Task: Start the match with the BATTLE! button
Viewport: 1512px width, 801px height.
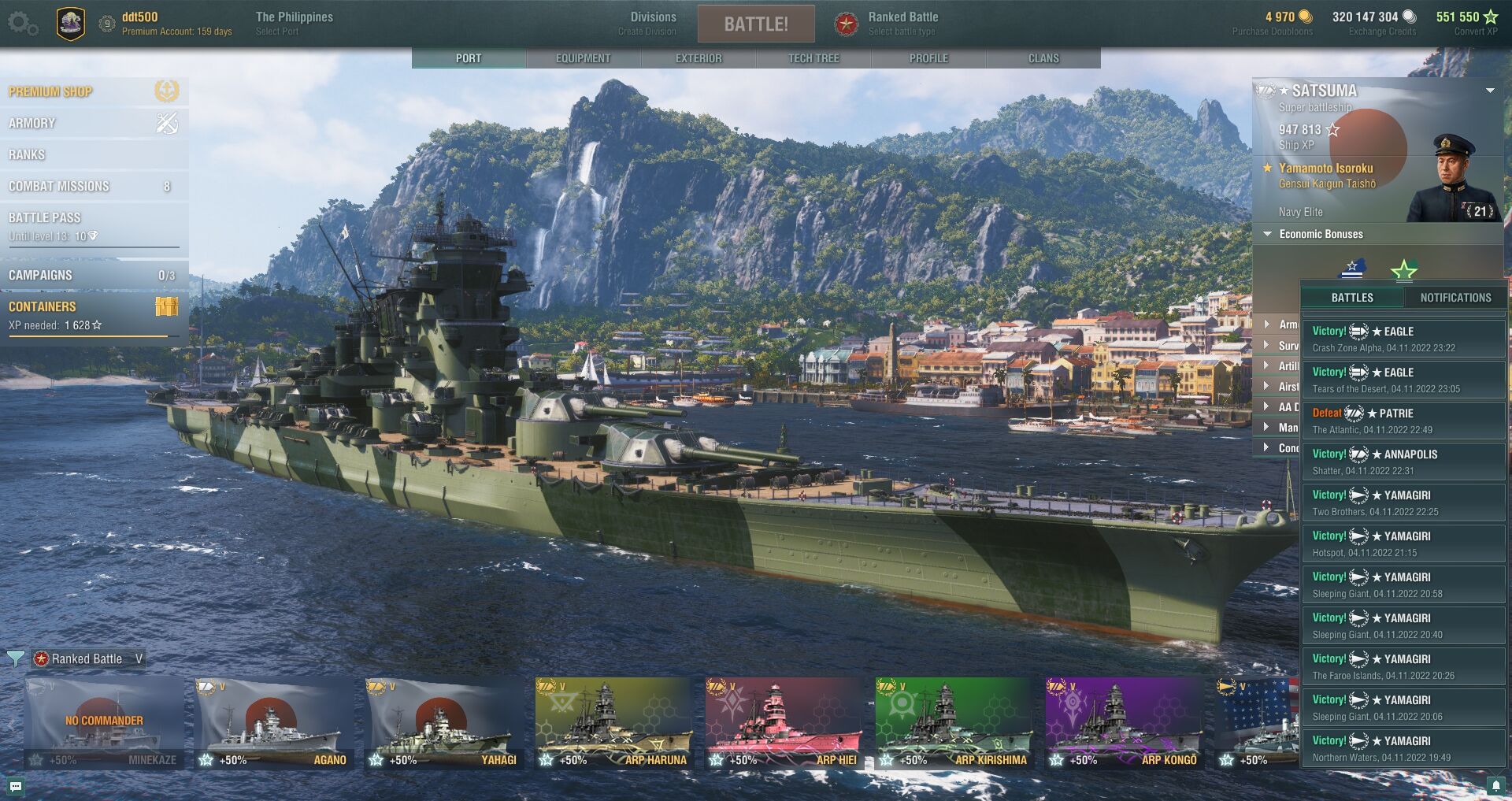Action: point(755,24)
